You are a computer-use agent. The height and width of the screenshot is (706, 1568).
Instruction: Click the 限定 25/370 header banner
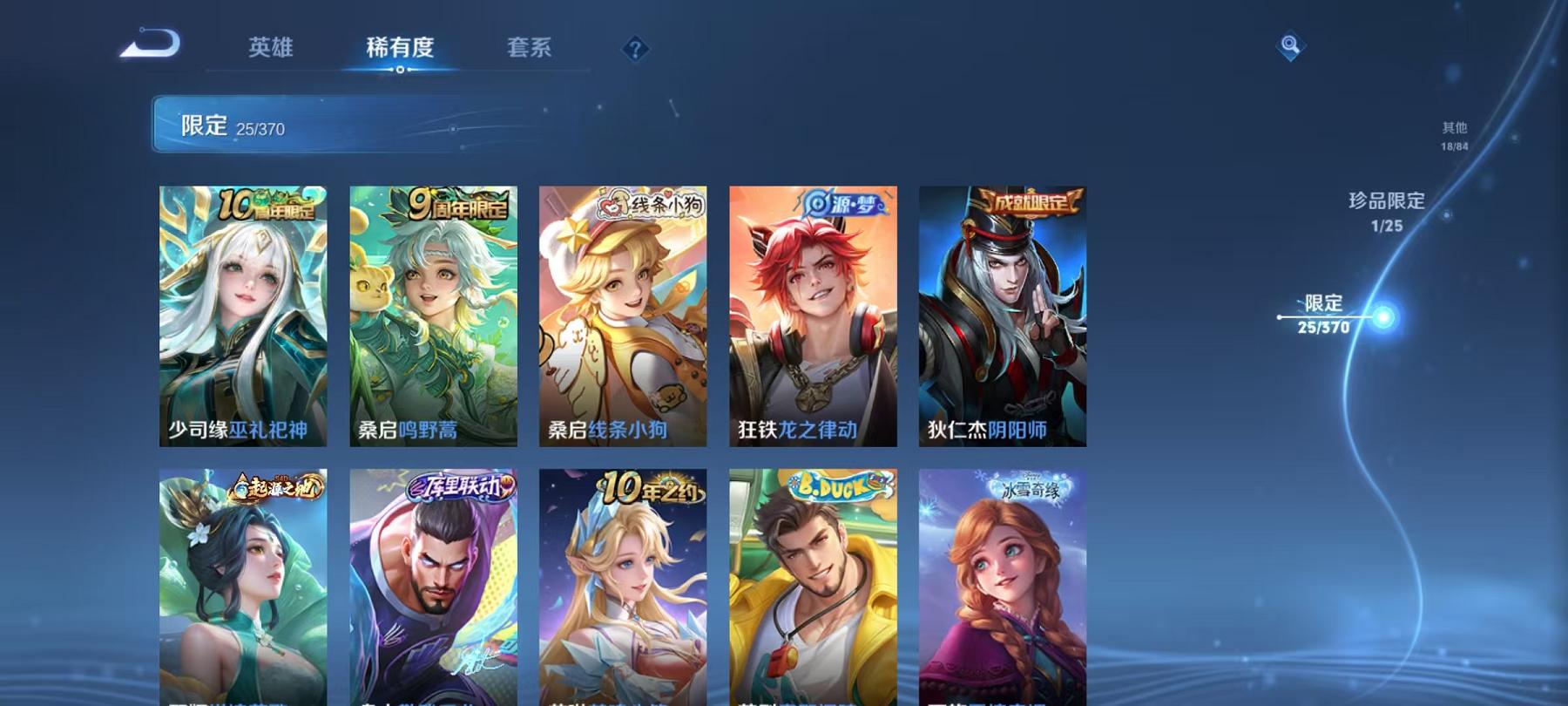click(x=348, y=126)
